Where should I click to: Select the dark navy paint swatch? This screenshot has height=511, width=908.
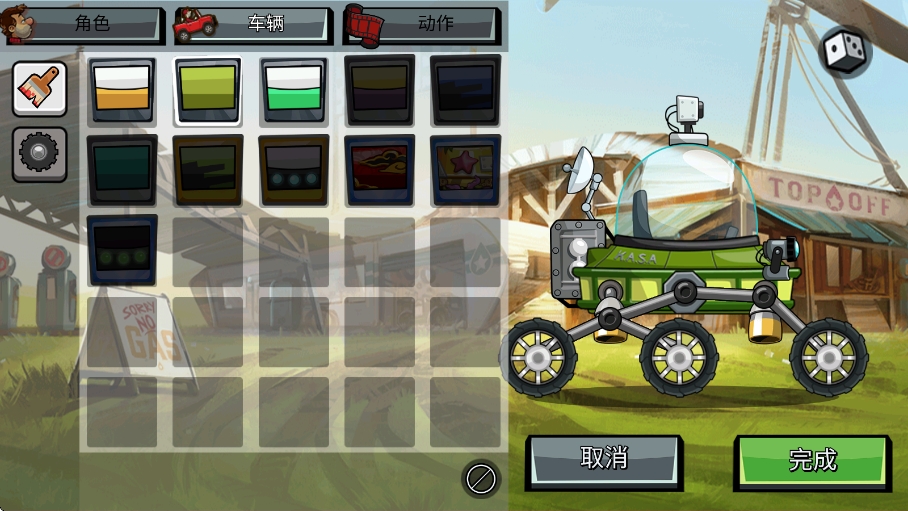[465, 90]
